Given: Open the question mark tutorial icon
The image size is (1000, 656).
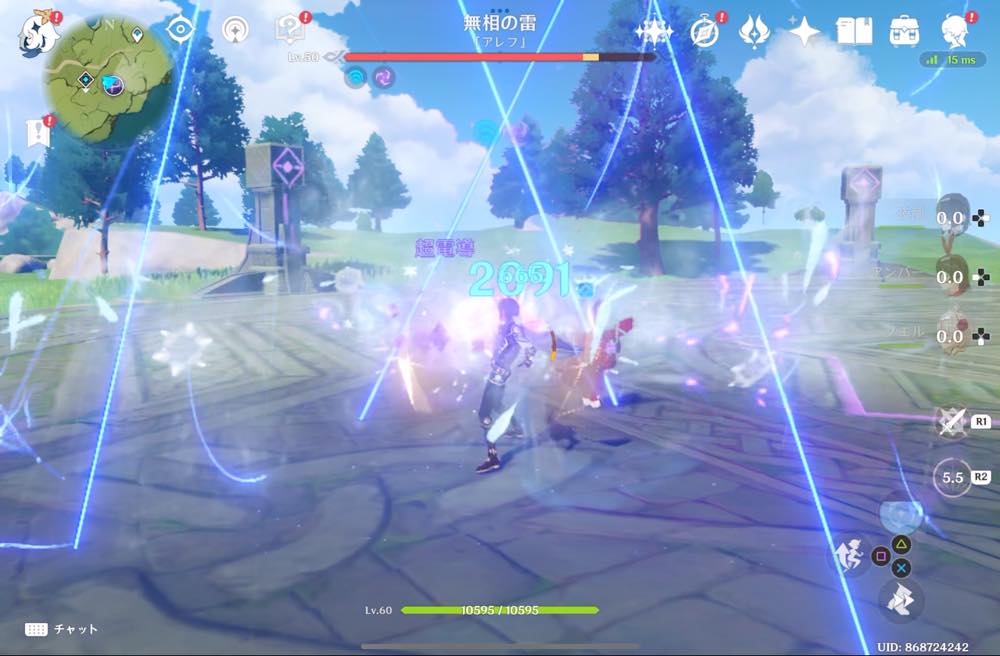Looking at the screenshot, I should pyautogui.click(x=288, y=30).
